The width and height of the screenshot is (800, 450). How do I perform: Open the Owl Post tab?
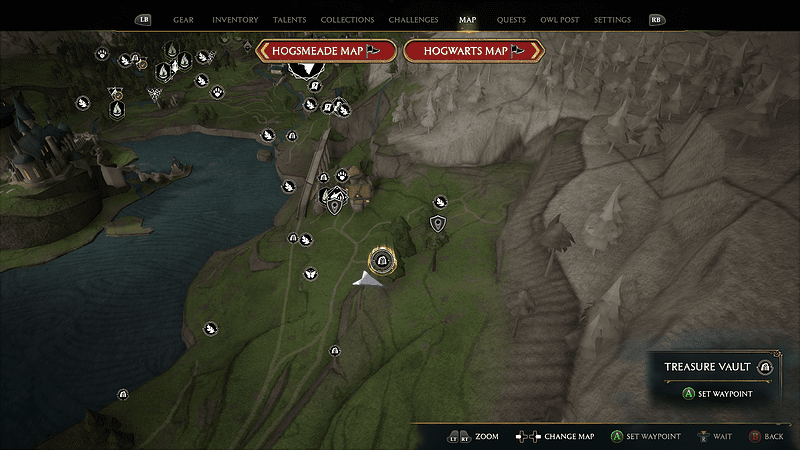click(558, 20)
